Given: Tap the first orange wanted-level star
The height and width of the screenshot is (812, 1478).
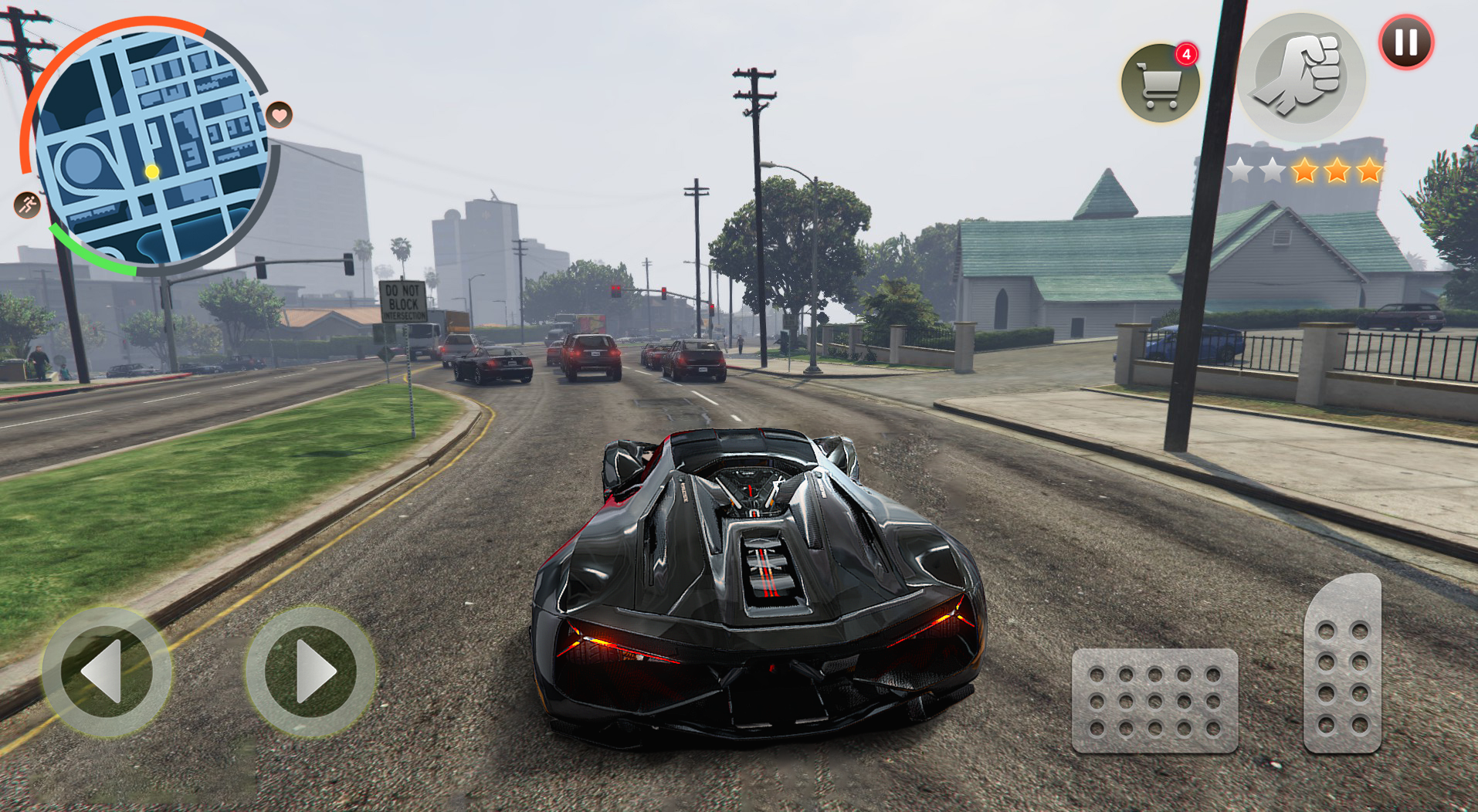Looking at the screenshot, I should [x=1305, y=171].
